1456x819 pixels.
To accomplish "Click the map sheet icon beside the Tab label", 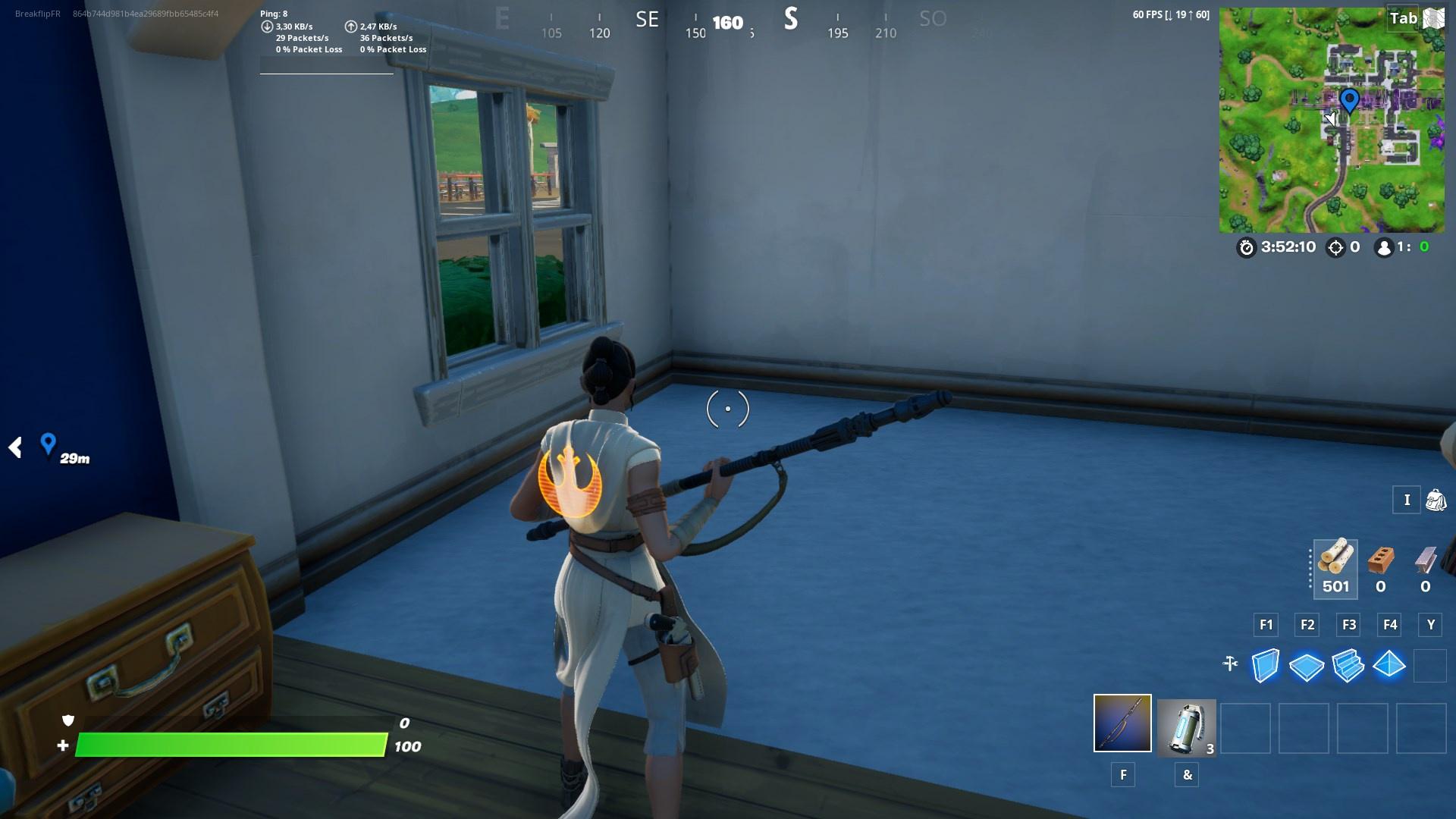I will pyautogui.click(x=1434, y=18).
